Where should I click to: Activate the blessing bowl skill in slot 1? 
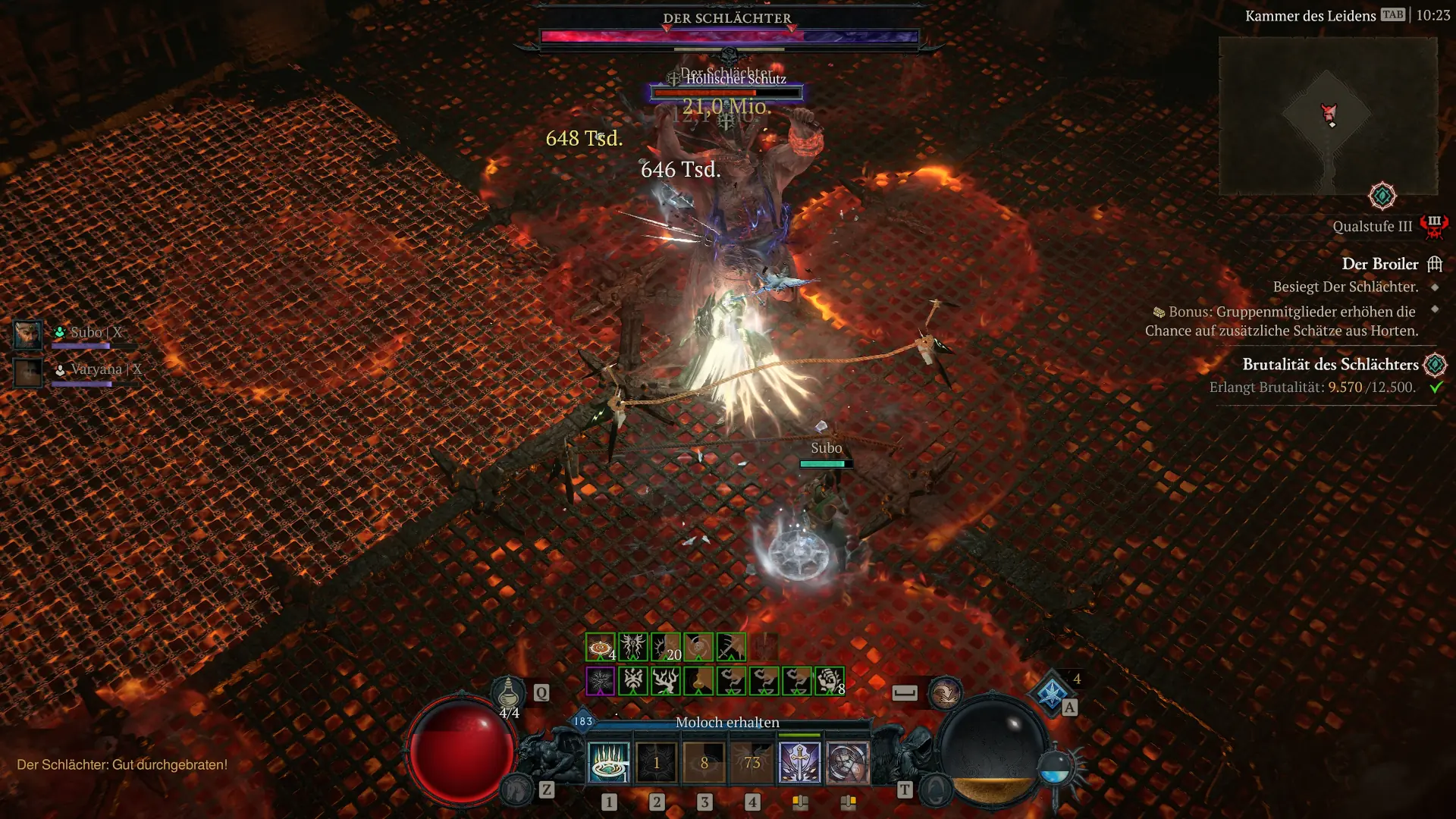point(608,762)
